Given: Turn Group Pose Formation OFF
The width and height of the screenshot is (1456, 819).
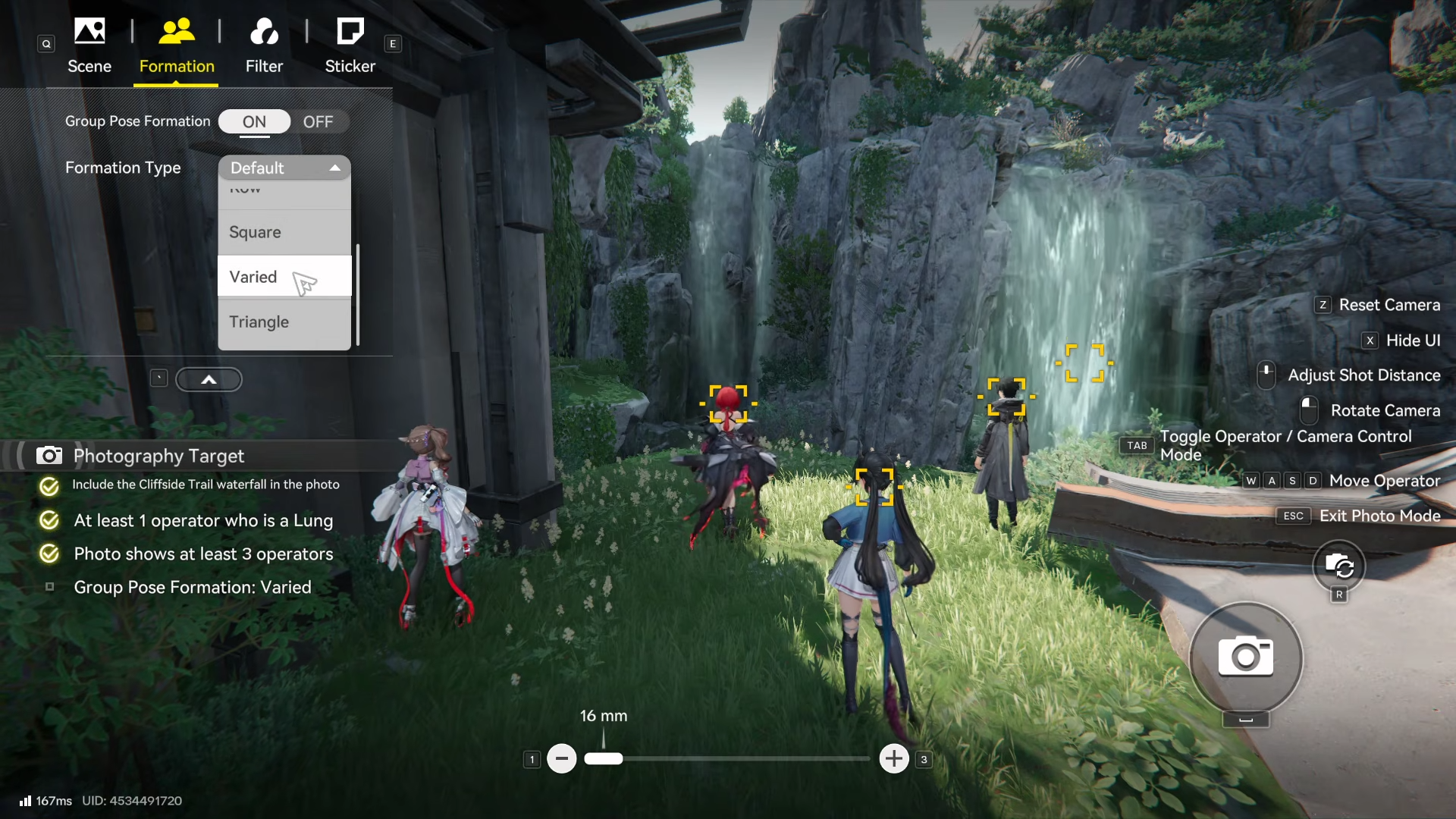Looking at the screenshot, I should (x=318, y=121).
